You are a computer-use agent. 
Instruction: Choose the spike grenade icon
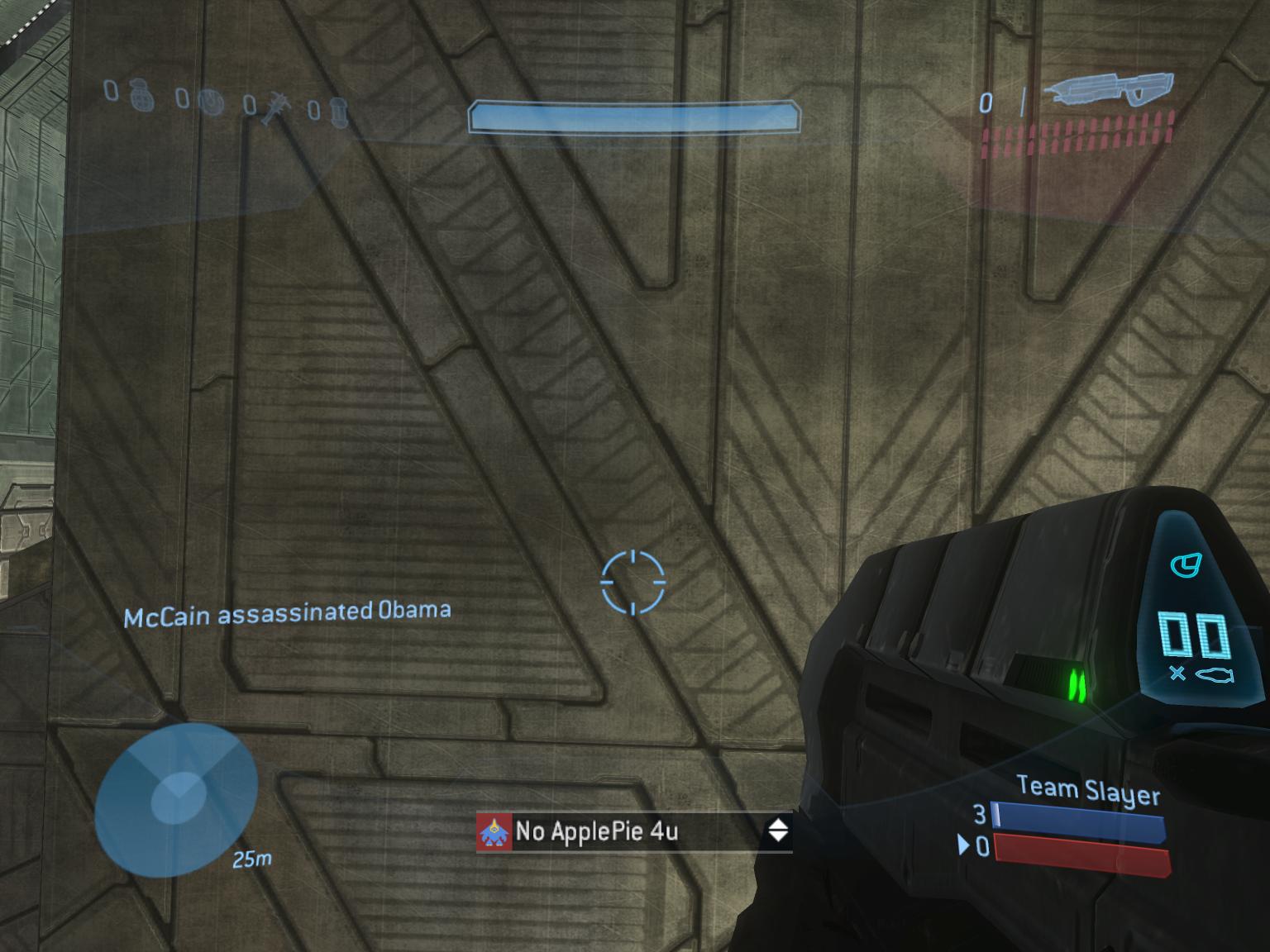[x=275, y=107]
